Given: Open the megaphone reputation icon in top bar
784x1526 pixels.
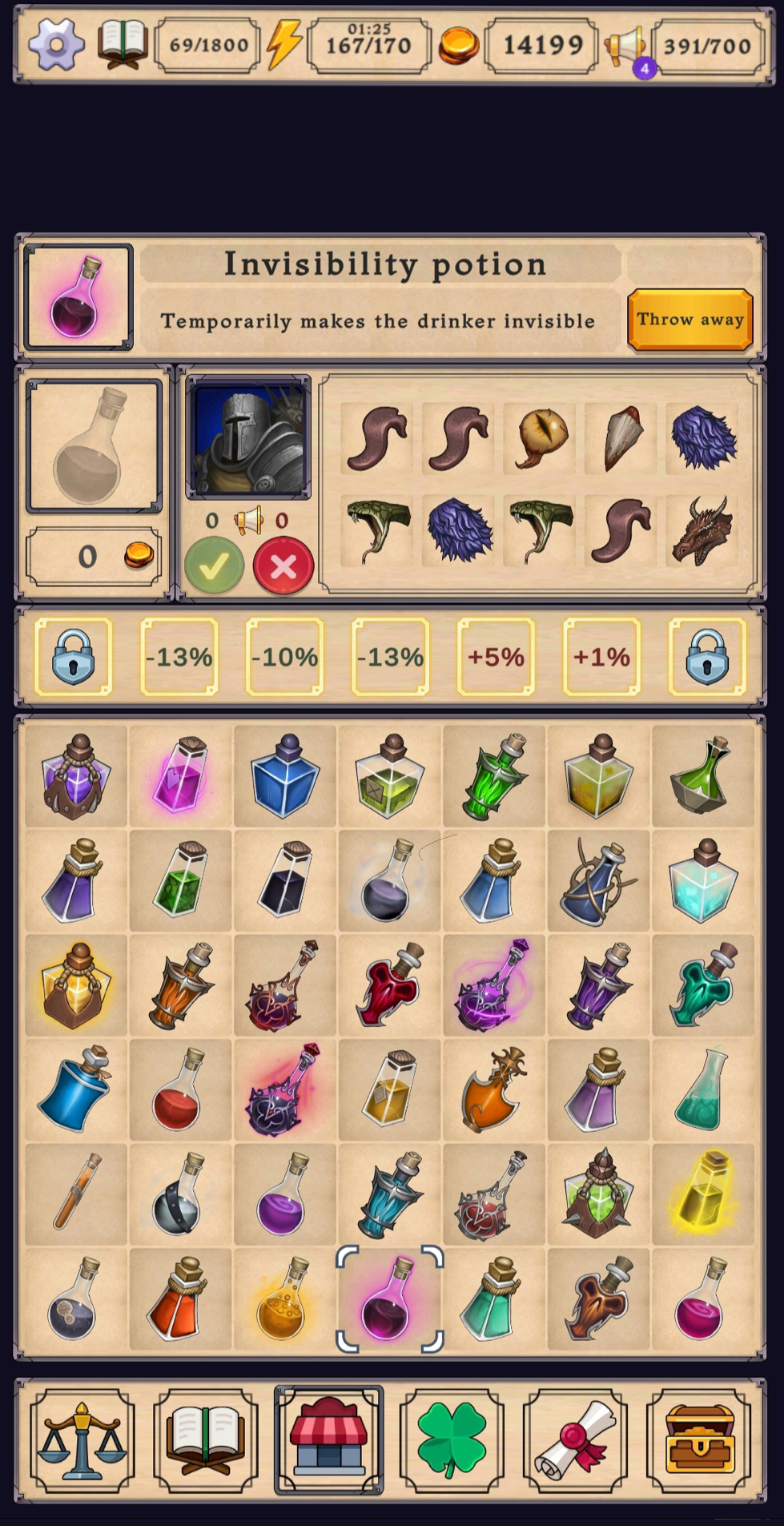Looking at the screenshot, I should (x=626, y=46).
